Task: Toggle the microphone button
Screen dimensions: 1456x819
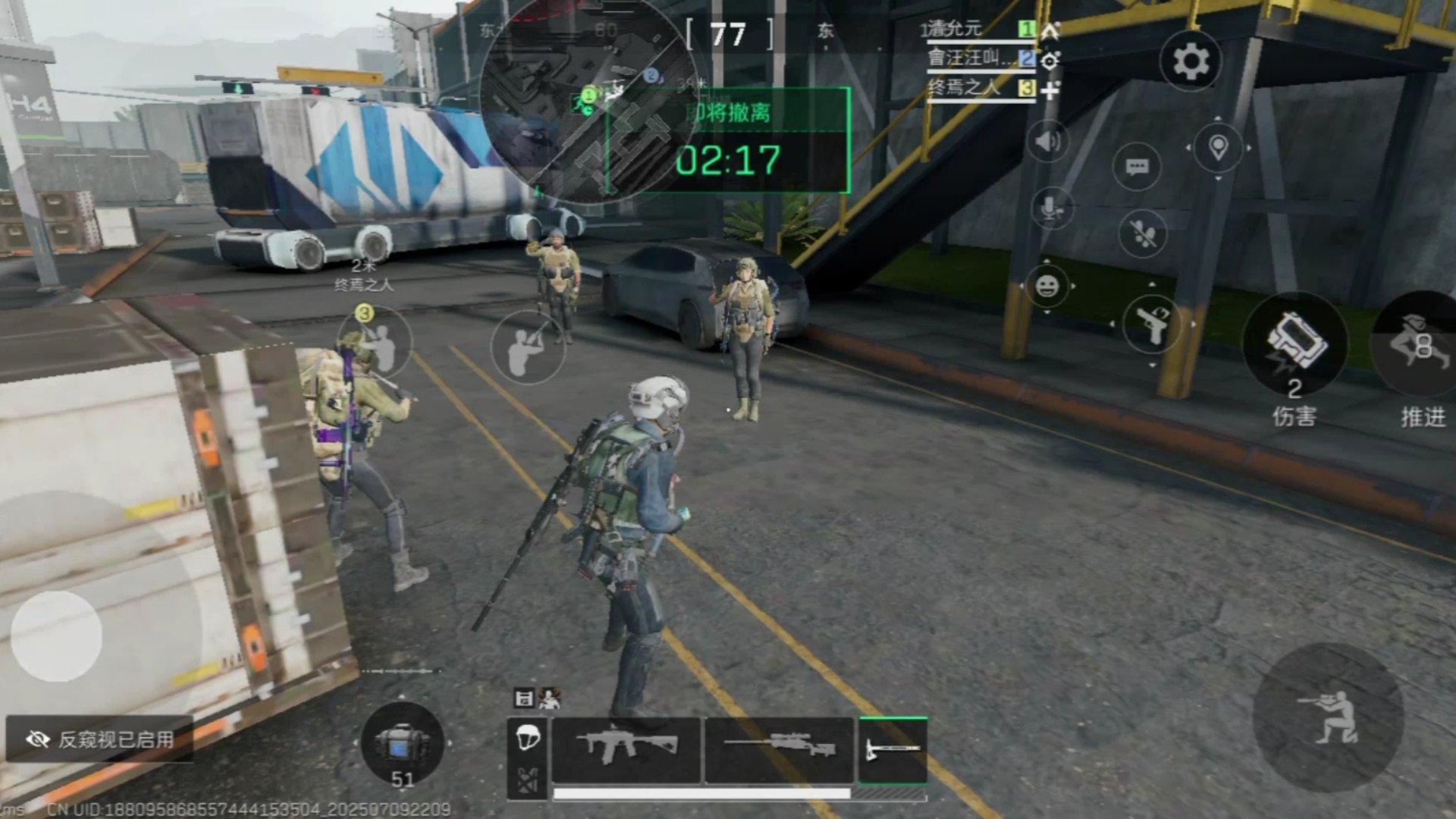Action: click(1051, 208)
